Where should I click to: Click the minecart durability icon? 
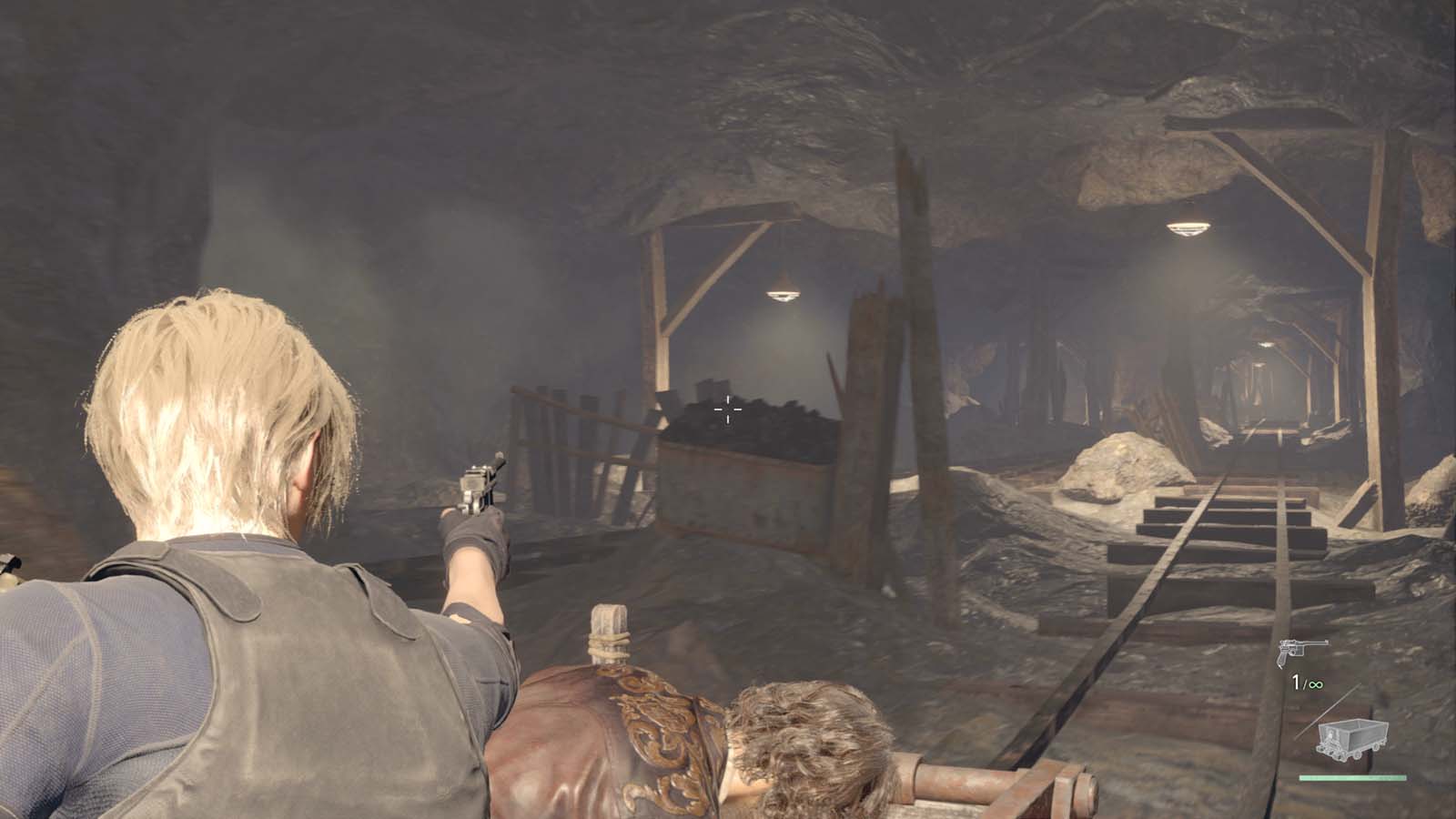[1353, 735]
